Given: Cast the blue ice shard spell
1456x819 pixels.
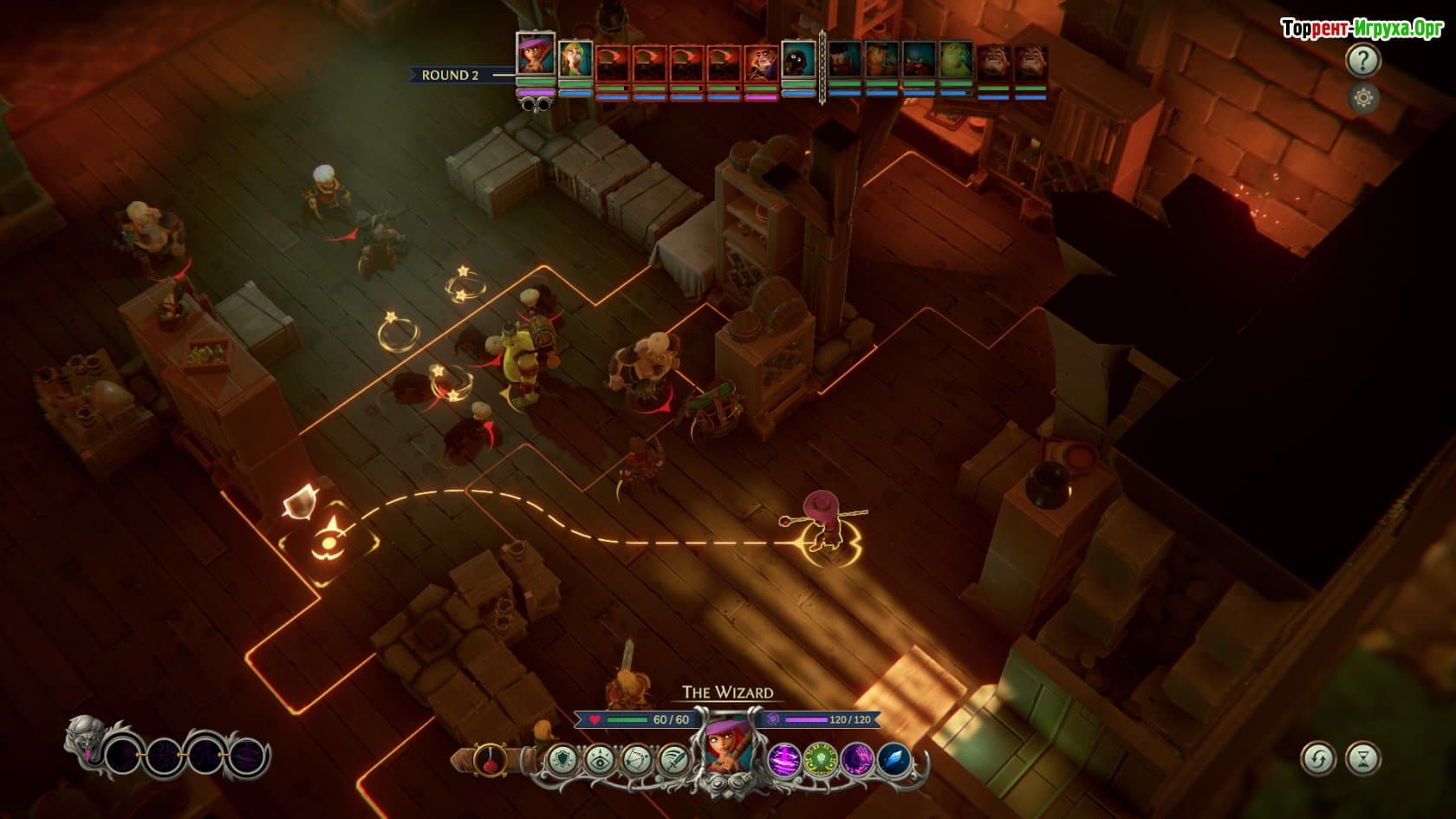Looking at the screenshot, I should 894,760.
